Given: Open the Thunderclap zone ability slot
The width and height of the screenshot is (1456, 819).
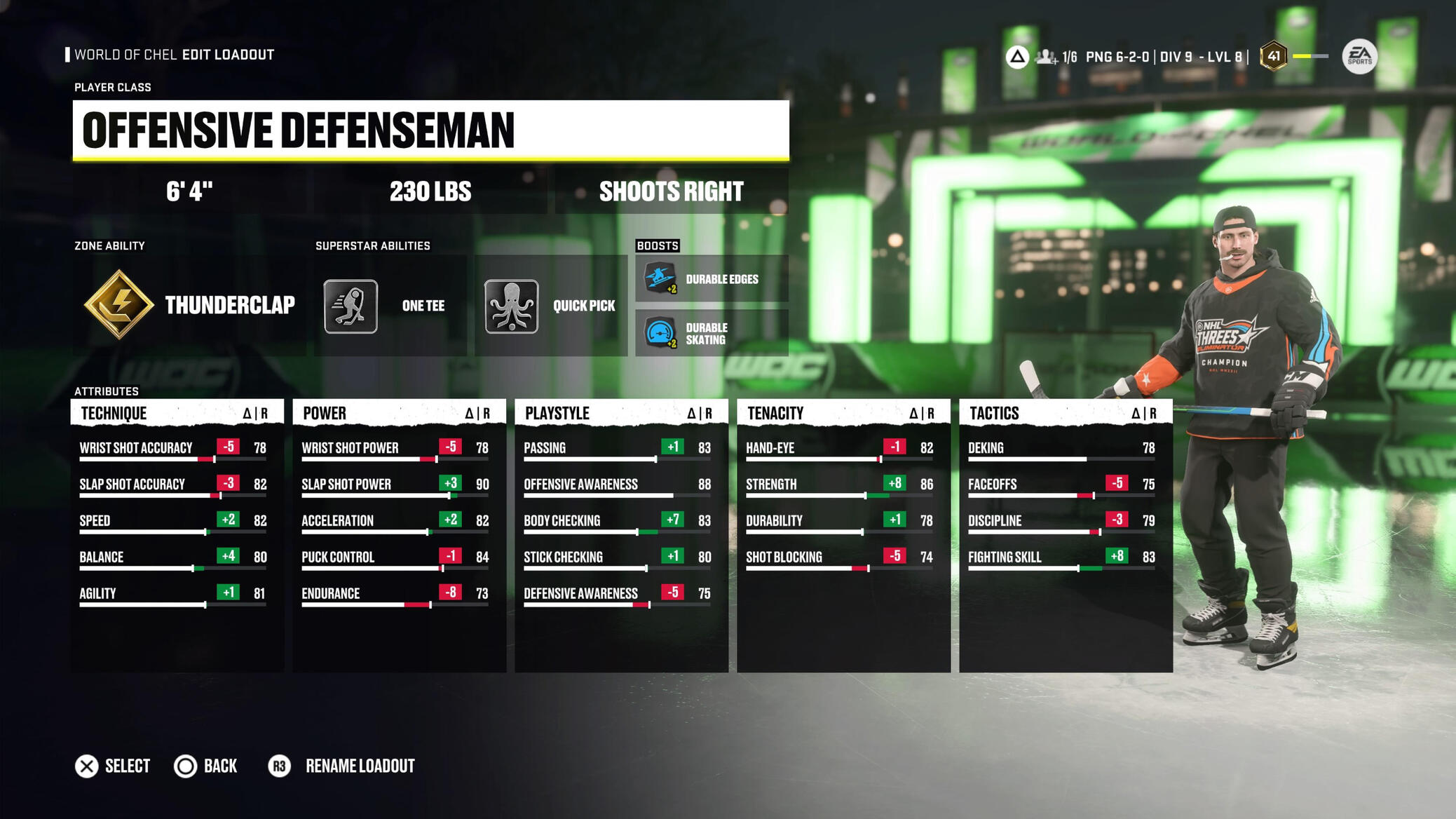Looking at the screenshot, I should tap(189, 305).
